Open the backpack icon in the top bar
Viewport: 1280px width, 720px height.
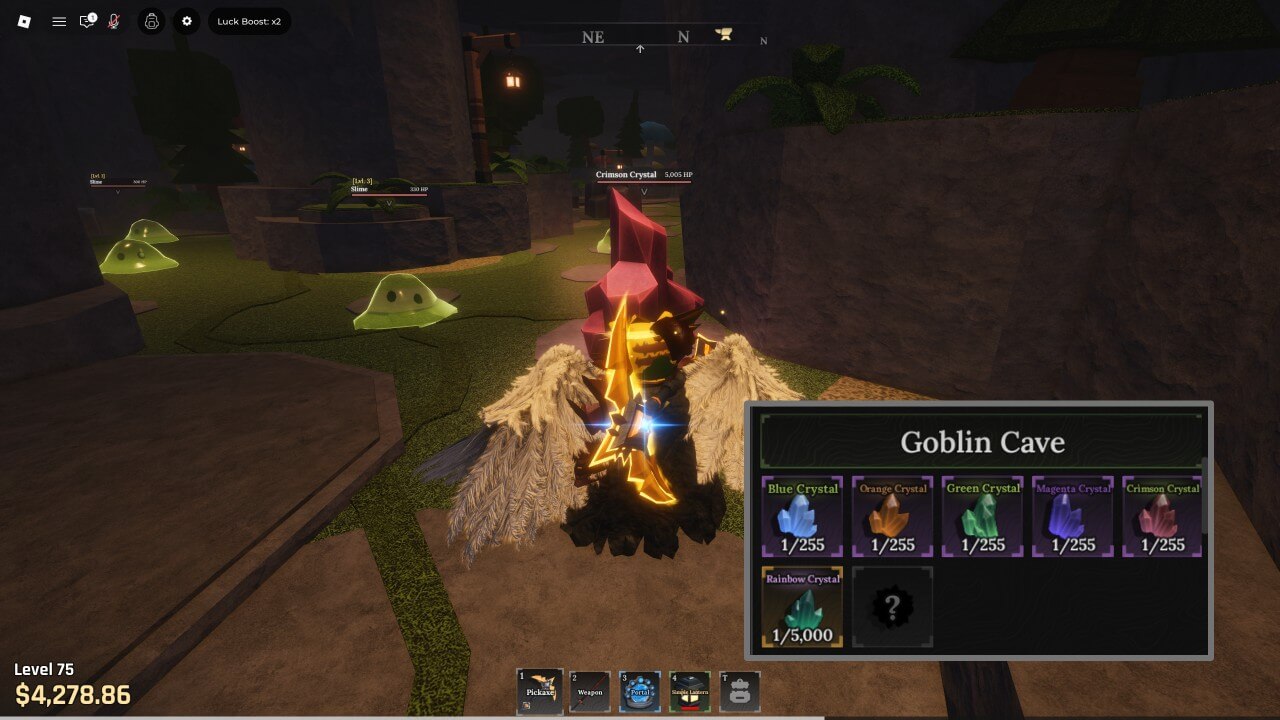[151, 21]
